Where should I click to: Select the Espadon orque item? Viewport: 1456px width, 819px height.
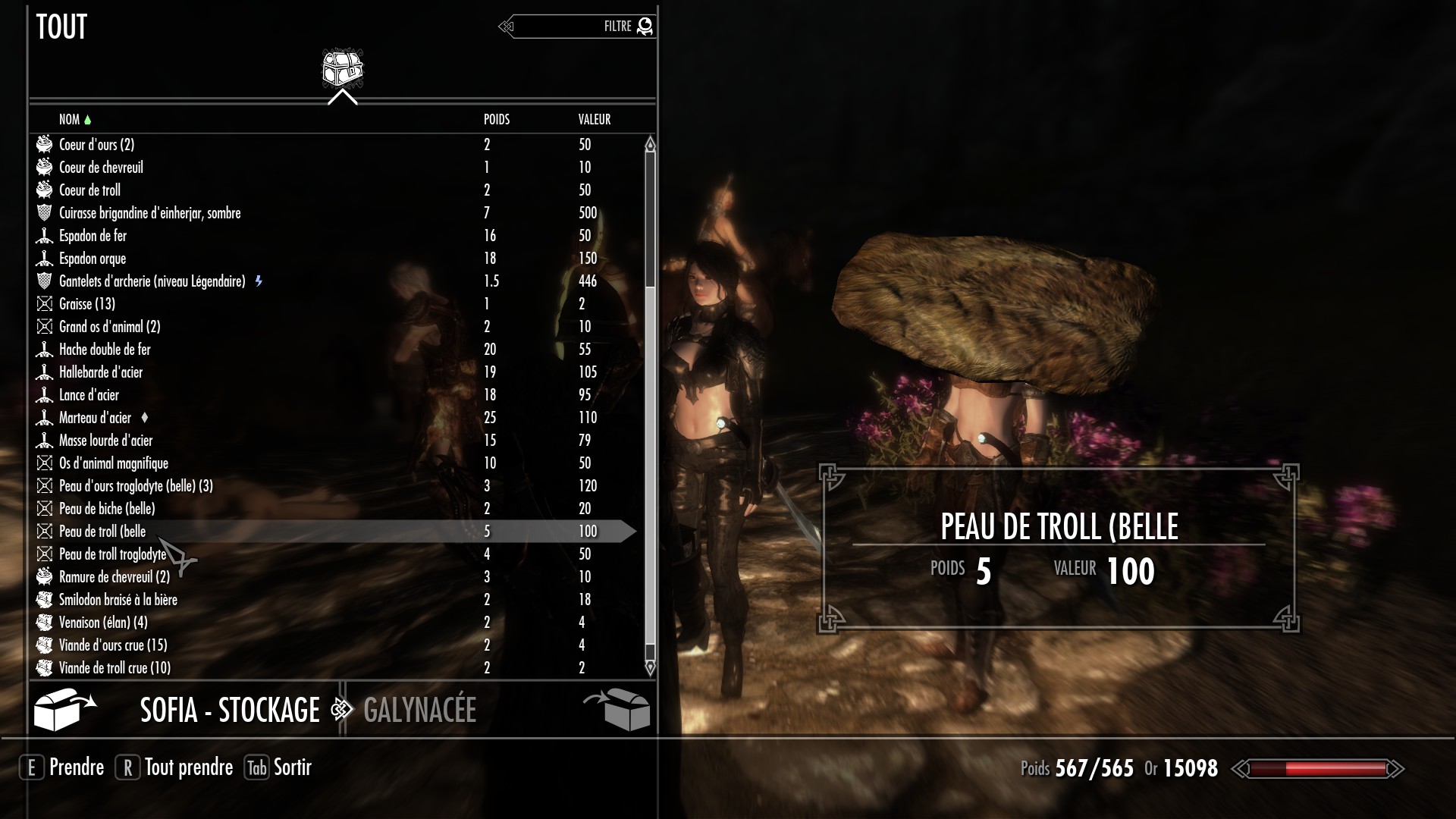[x=93, y=259]
